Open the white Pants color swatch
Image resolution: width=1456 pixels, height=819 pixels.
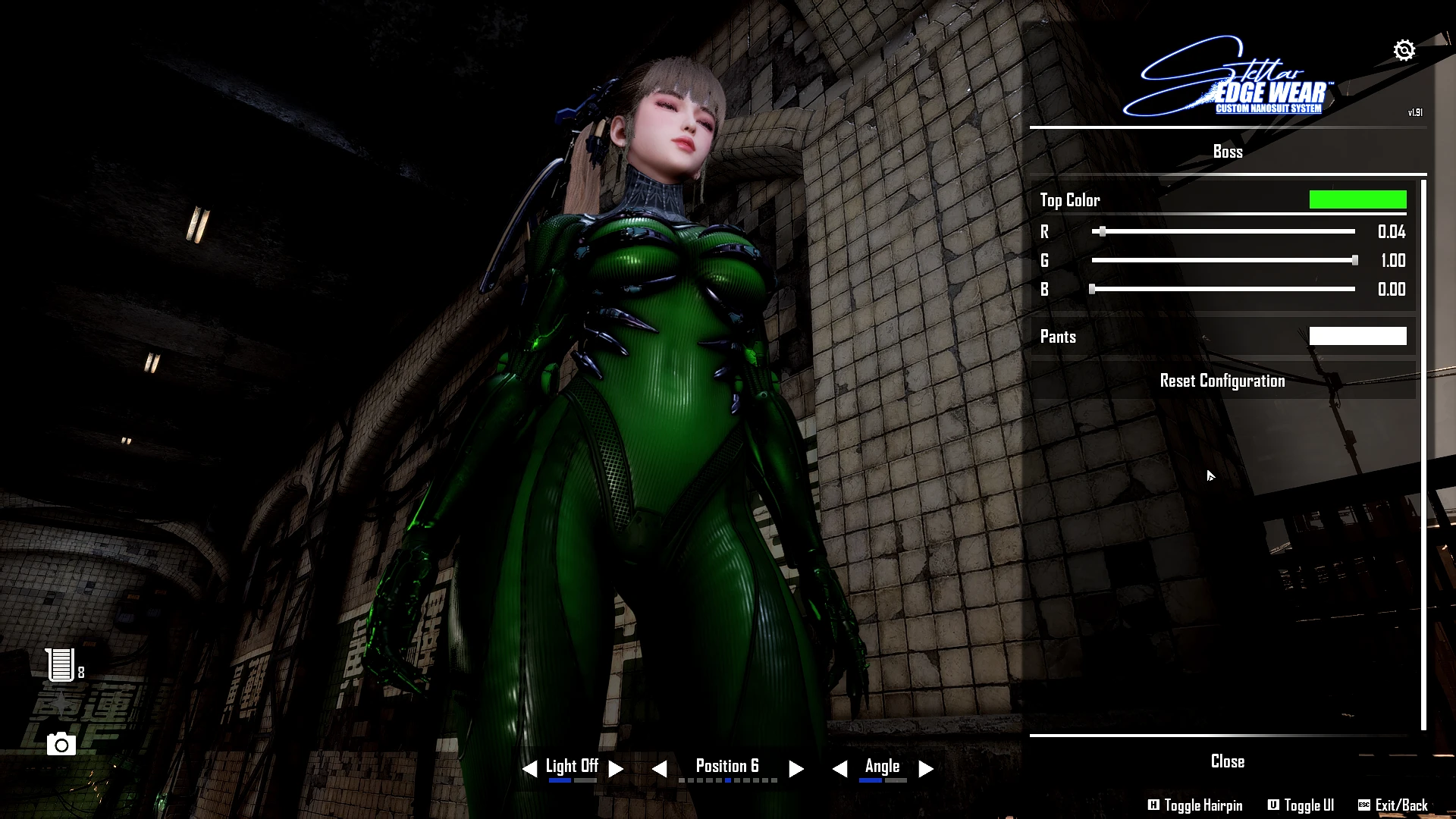pos(1357,336)
